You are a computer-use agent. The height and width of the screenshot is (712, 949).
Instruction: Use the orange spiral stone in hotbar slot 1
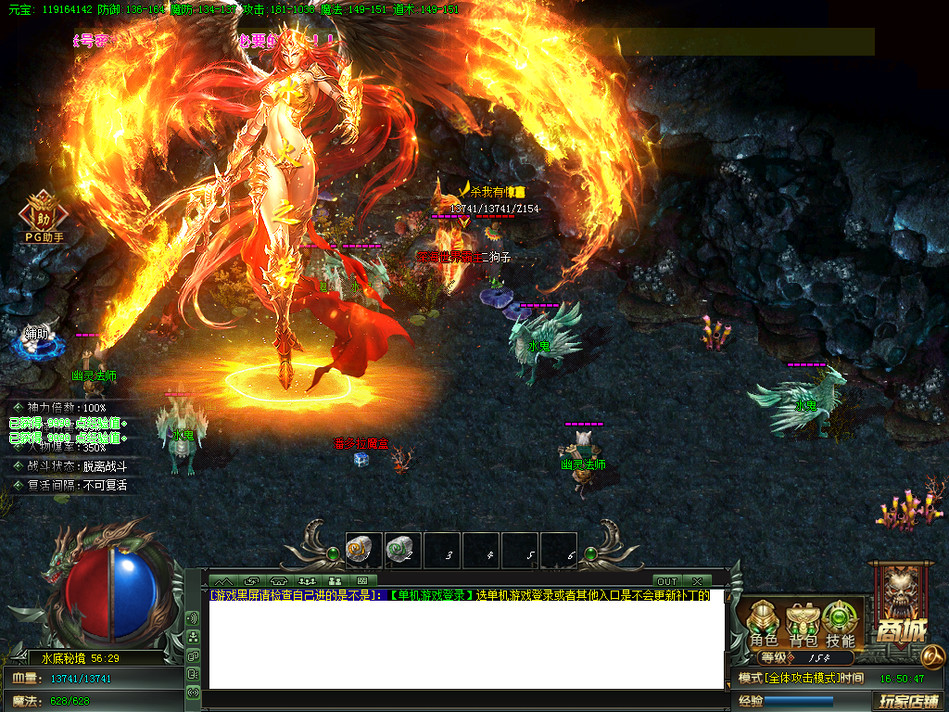click(x=364, y=548)
